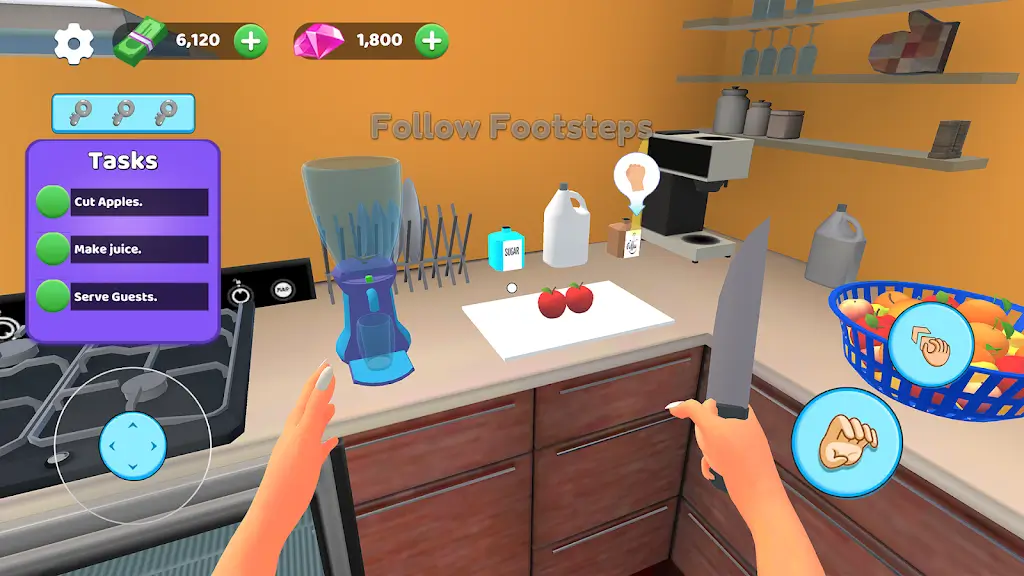The height and width of the screenshot is (576, 1024).
Task: Tap the keys collection panel
Action: (123, 113)
